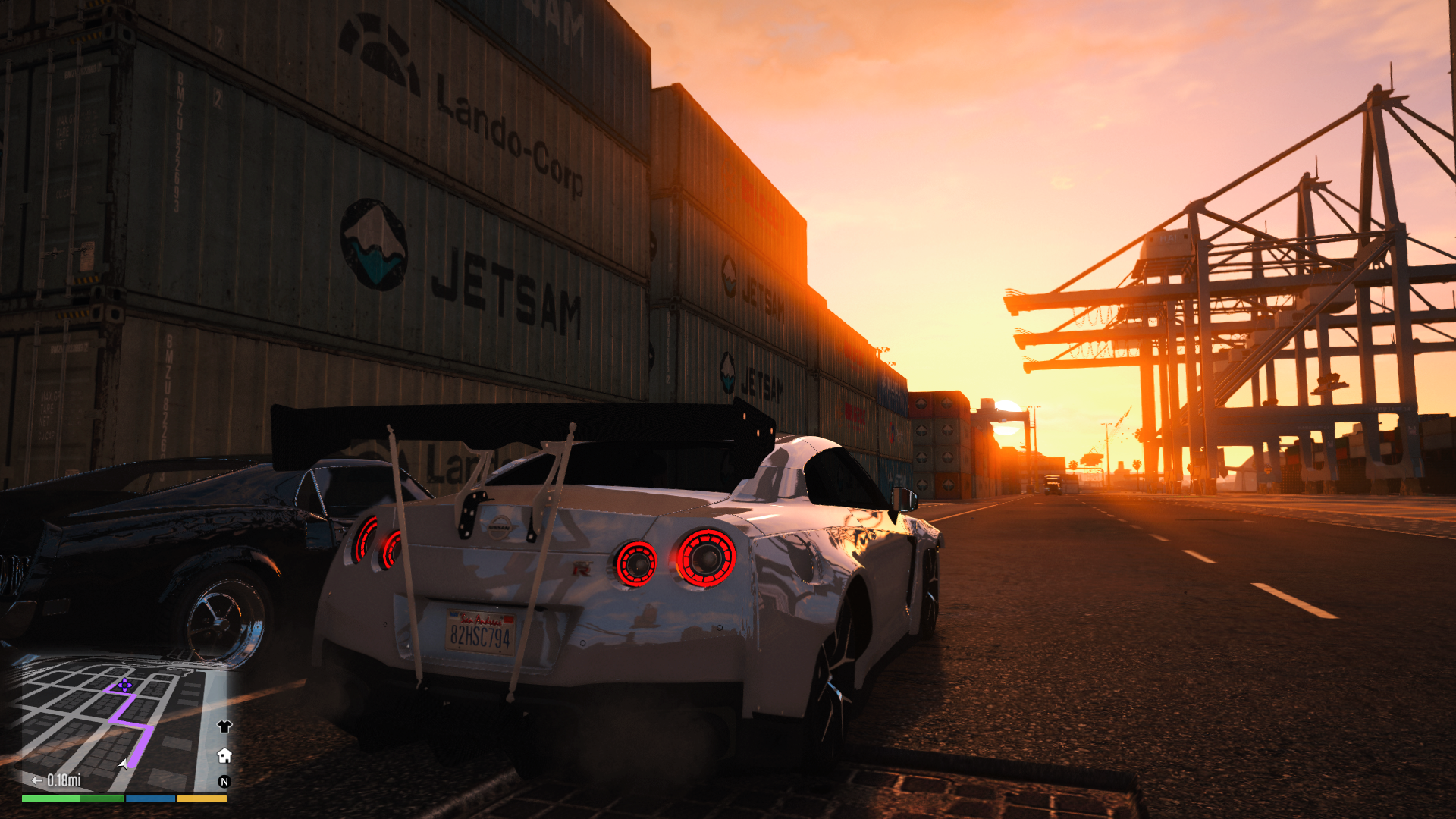Click the purple waypoint marker on minimap

click(x=124, y=686)
